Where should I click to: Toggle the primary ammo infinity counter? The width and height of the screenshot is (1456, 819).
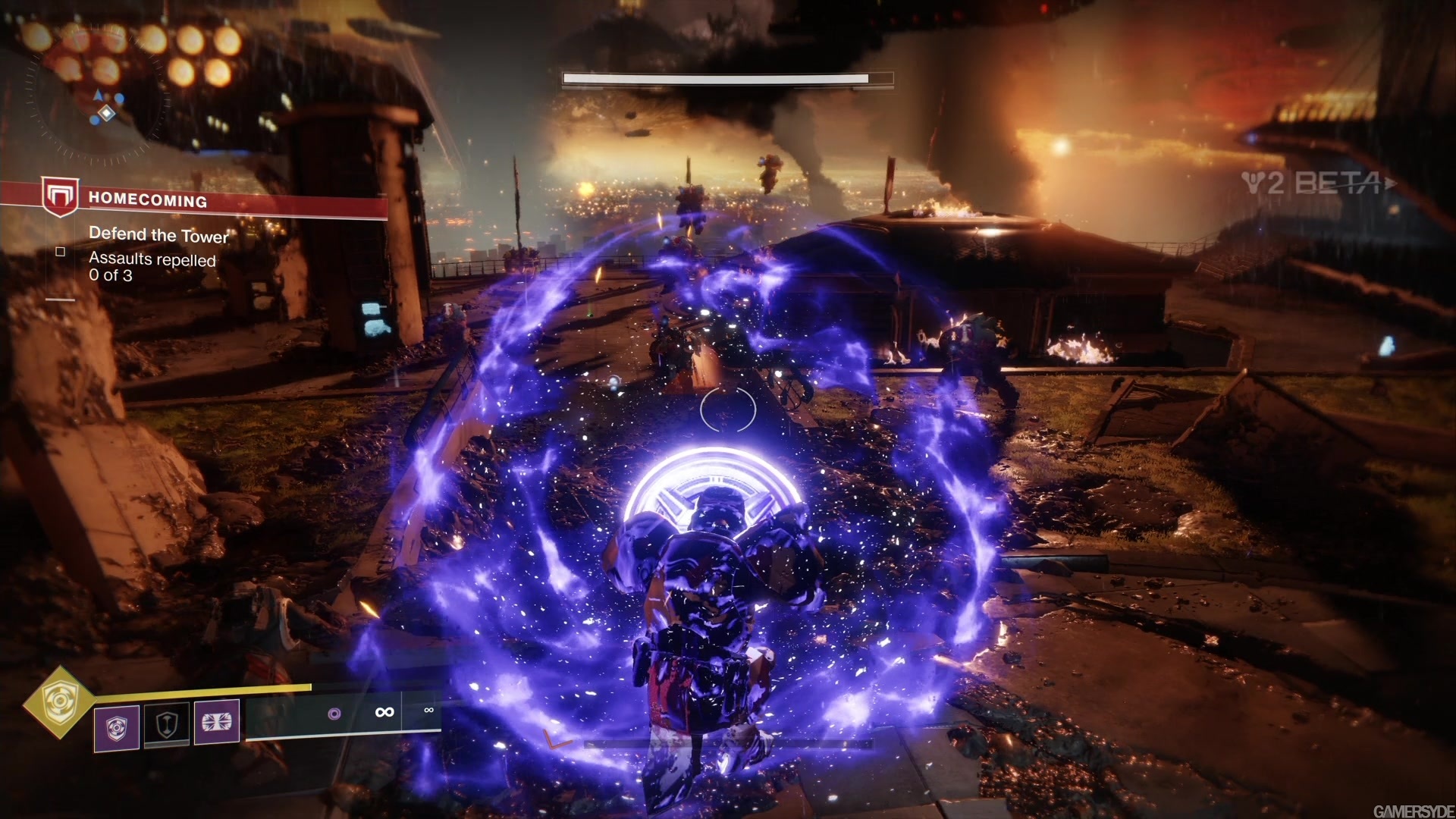point(384,712)
